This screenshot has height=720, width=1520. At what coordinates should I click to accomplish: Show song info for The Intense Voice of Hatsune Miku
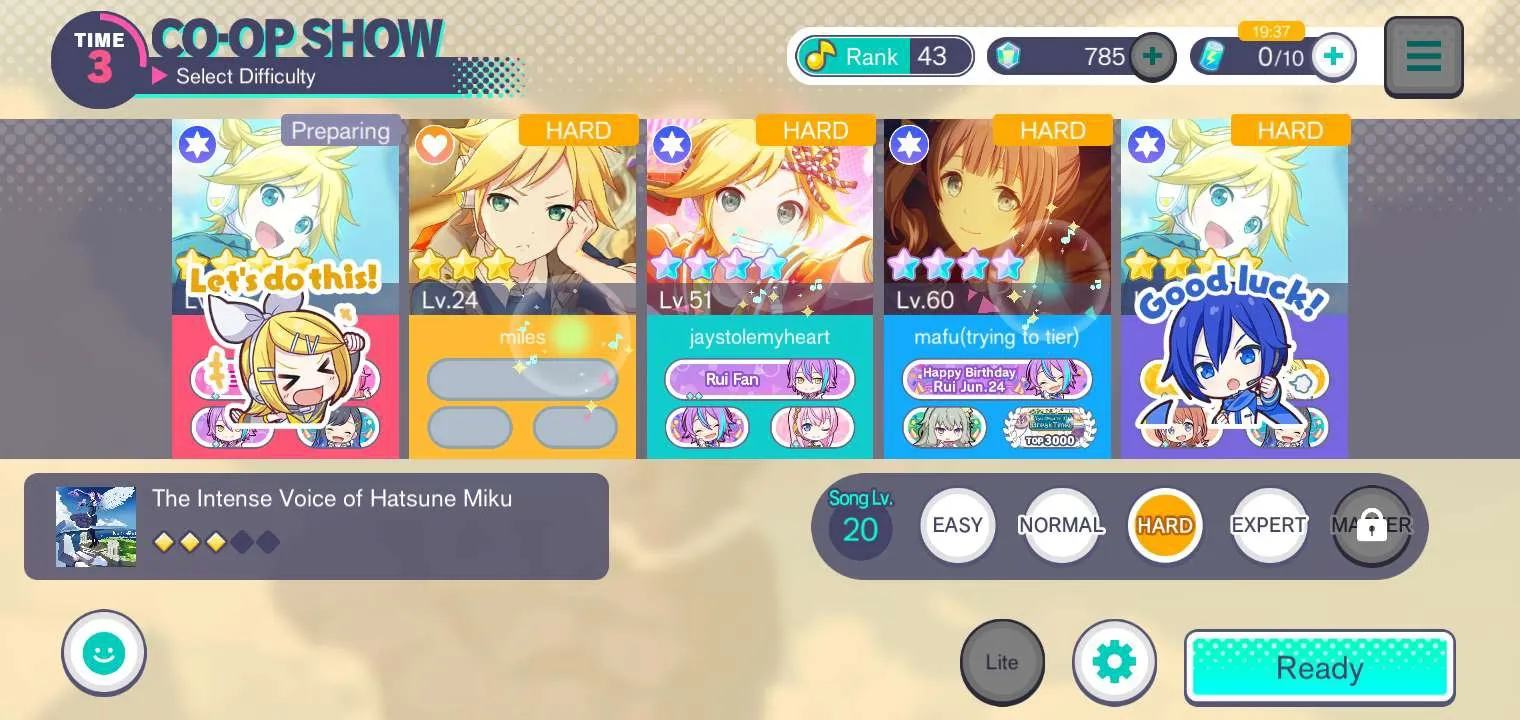[316, 526]
